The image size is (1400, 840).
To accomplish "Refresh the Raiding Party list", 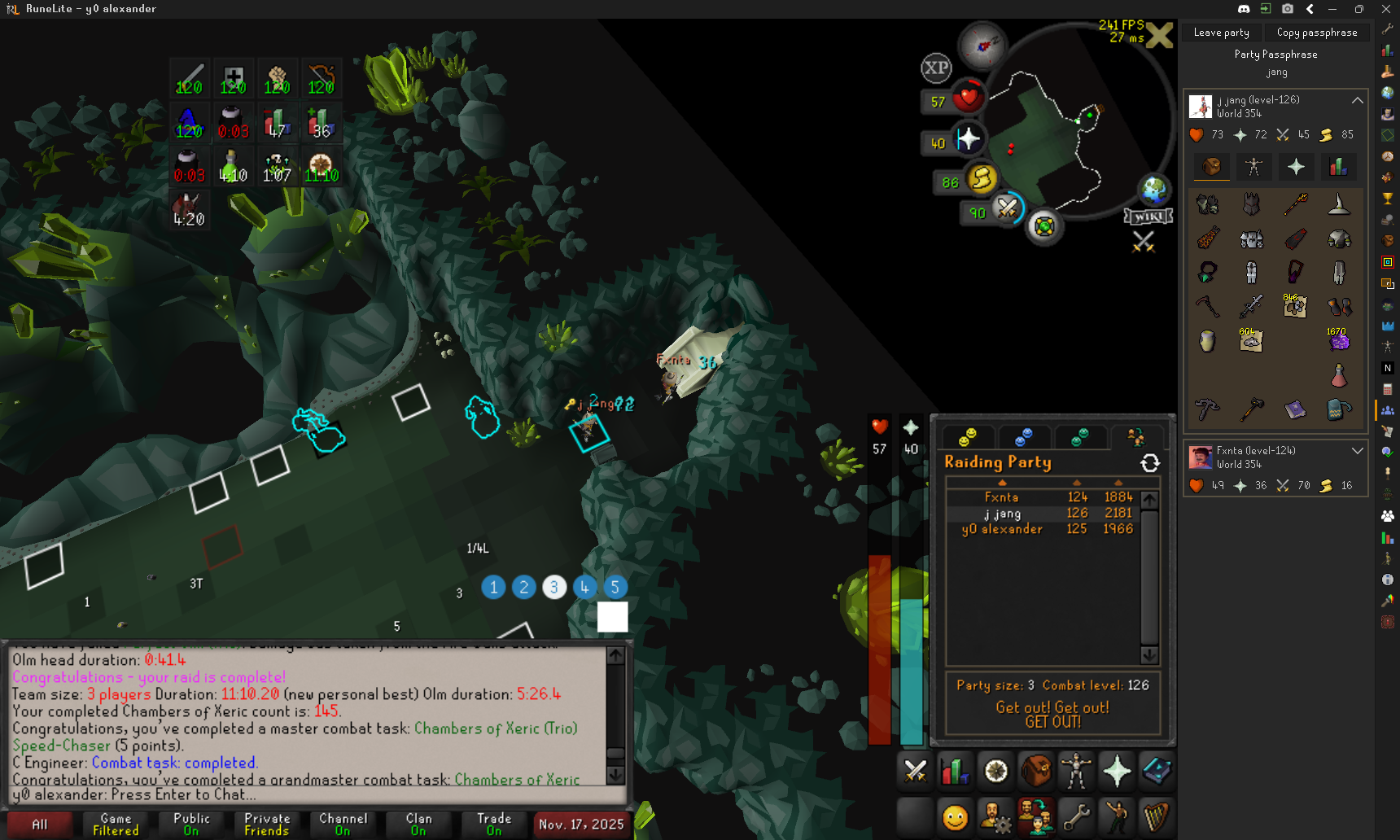I will pyautogui.click(x=1149, y=463).
